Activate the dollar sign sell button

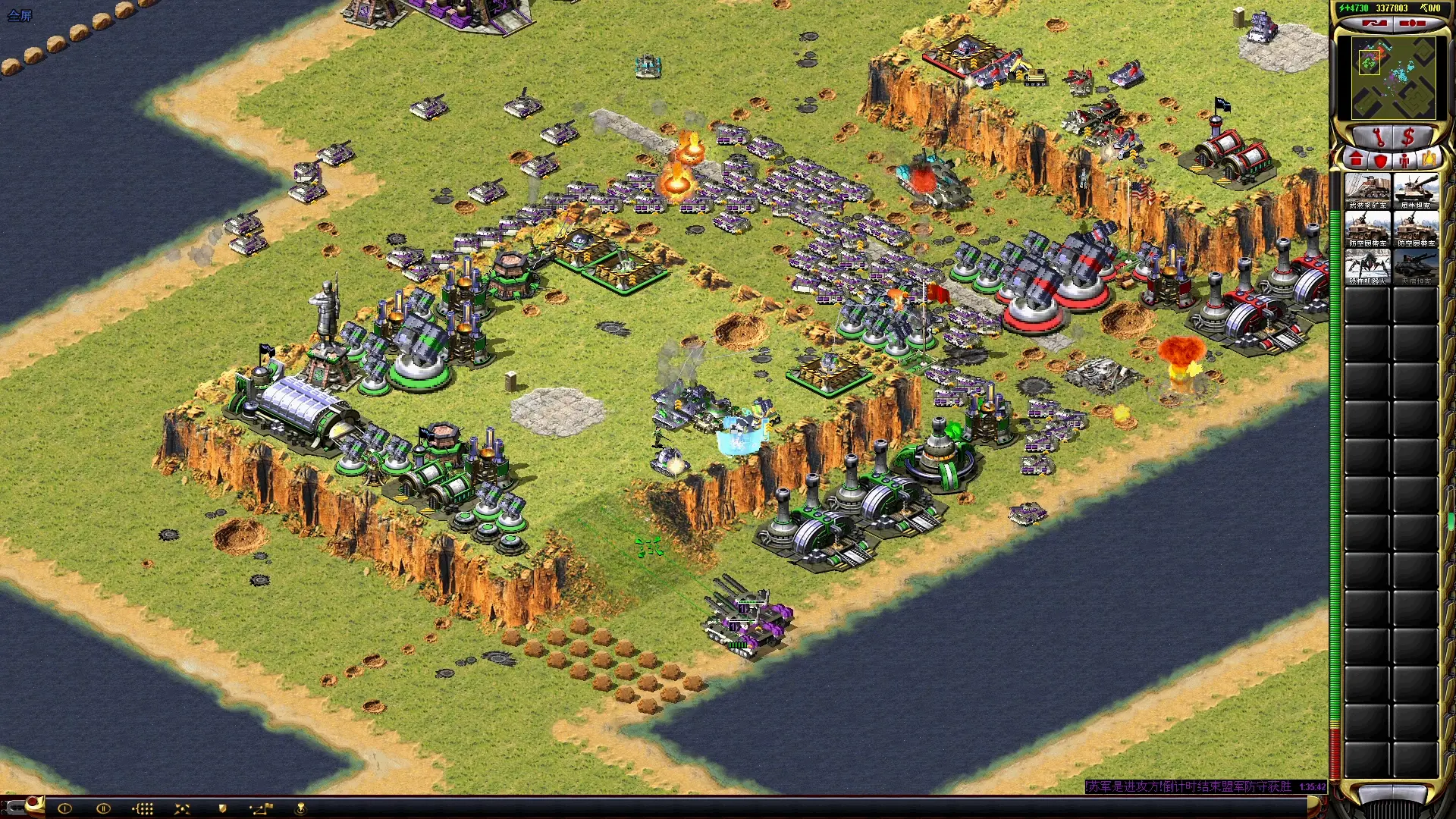tap(1408, 137)
